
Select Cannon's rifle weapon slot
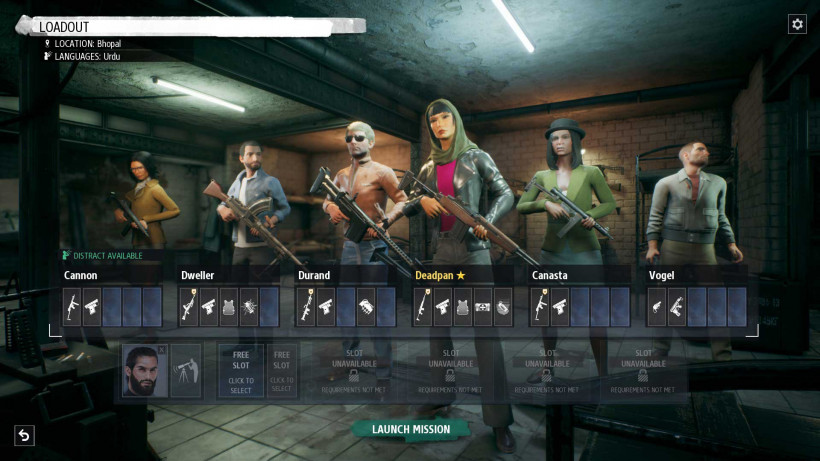point(72,307)
